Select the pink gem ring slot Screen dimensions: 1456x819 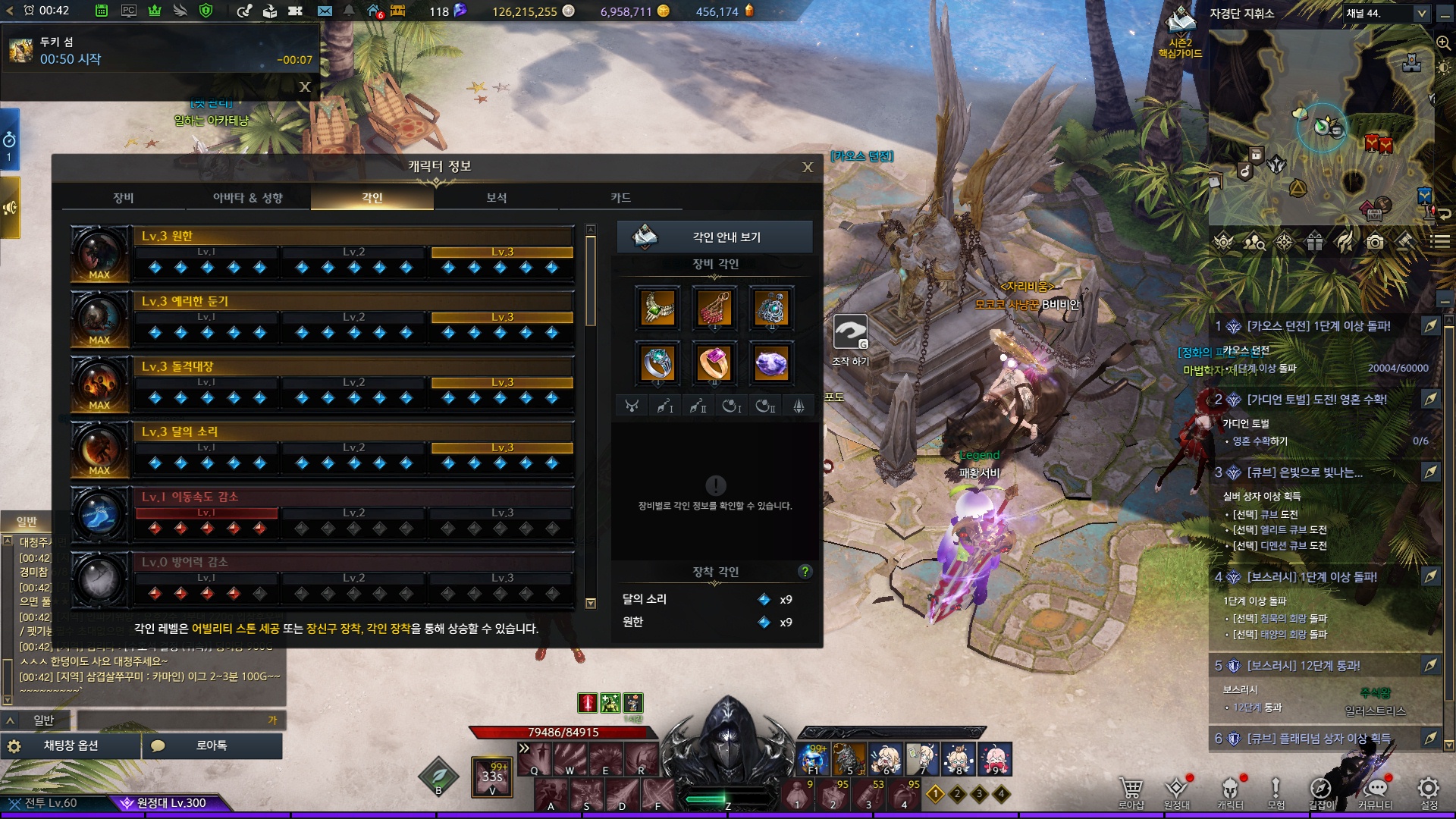(714, 363)
